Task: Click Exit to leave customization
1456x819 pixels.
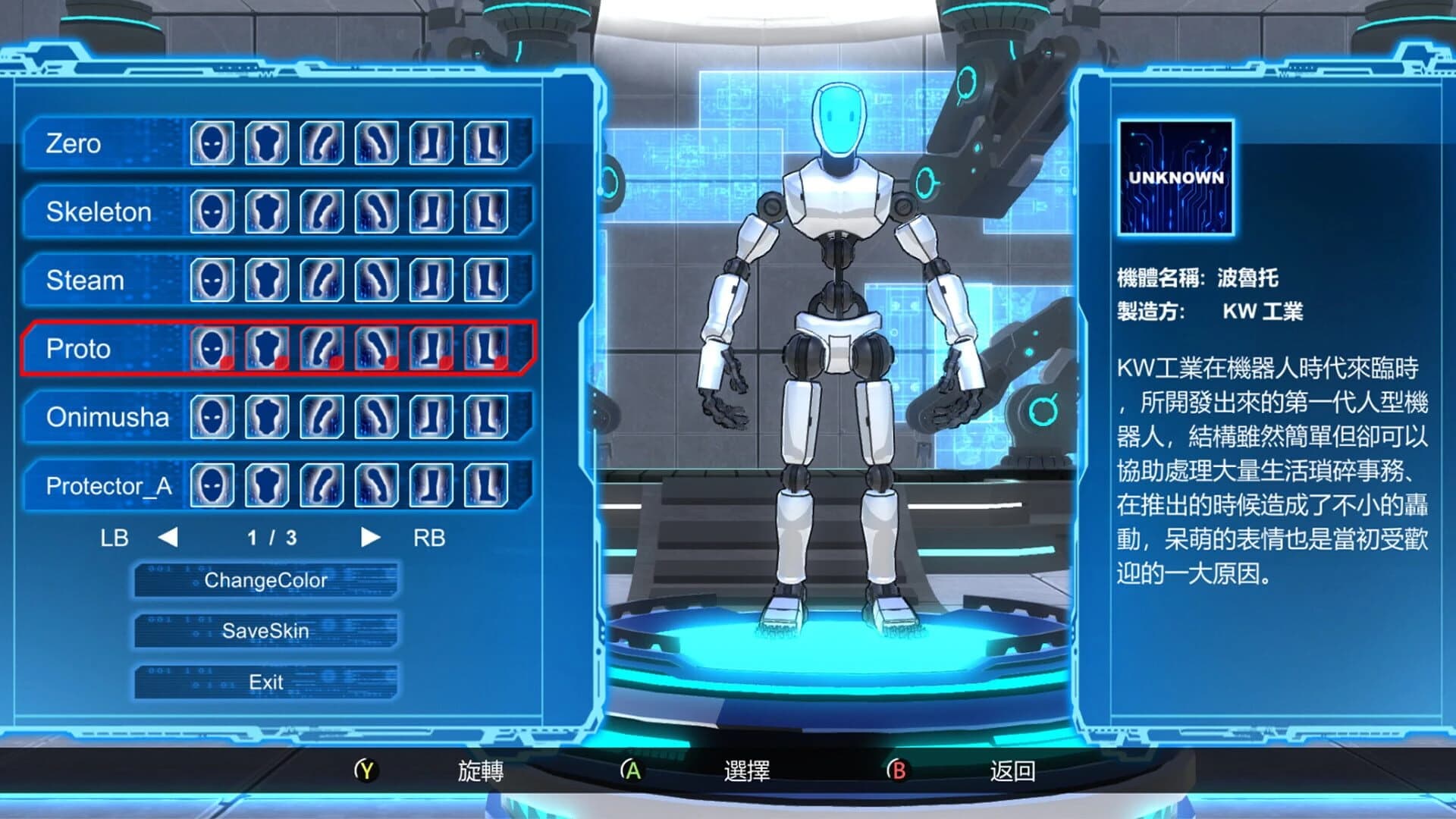Action: click(x=265, y=682)
